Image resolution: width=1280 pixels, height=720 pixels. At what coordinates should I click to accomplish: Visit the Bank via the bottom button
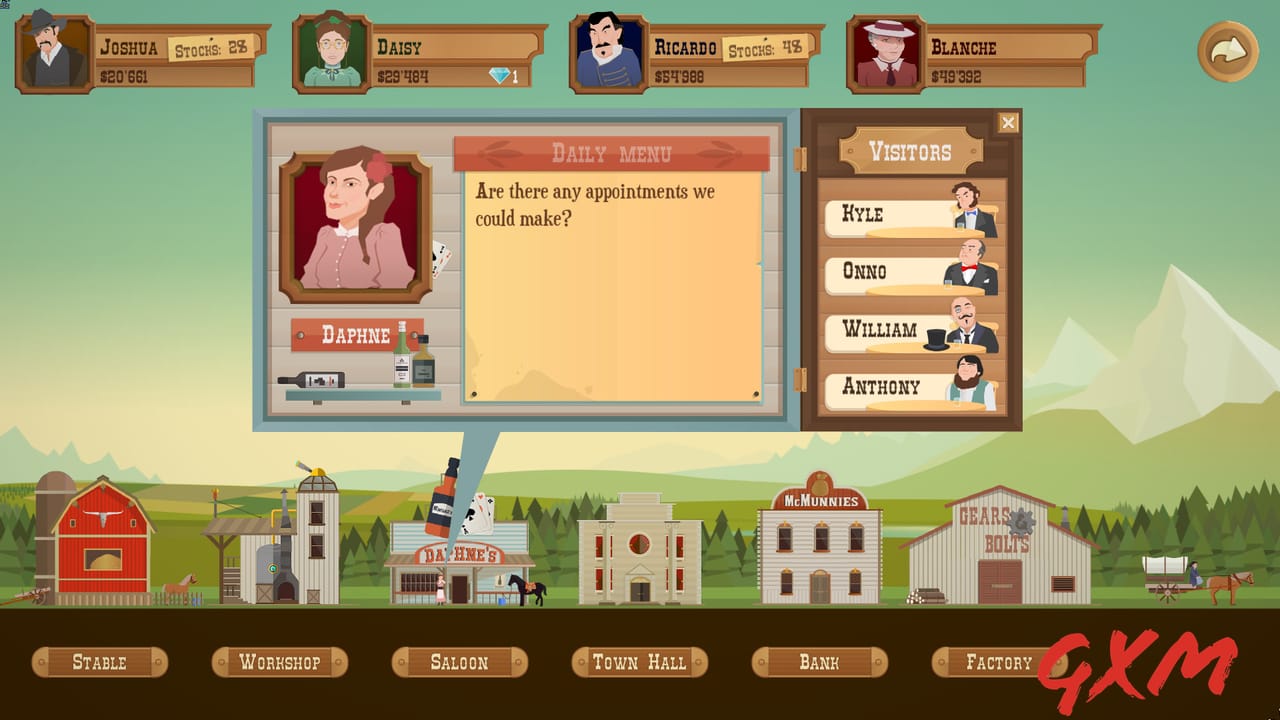tap(819, 661)
